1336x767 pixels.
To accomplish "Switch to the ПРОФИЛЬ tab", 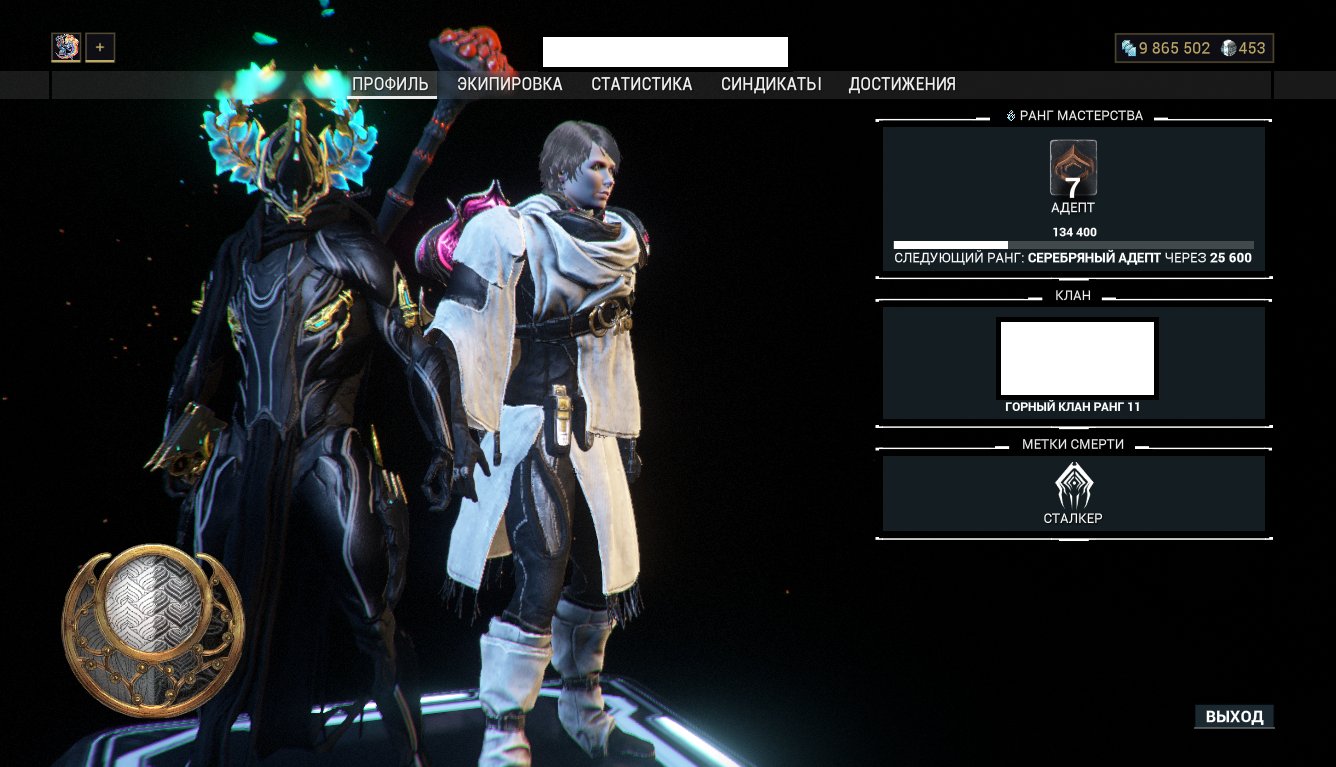I will tap(390, 85).
